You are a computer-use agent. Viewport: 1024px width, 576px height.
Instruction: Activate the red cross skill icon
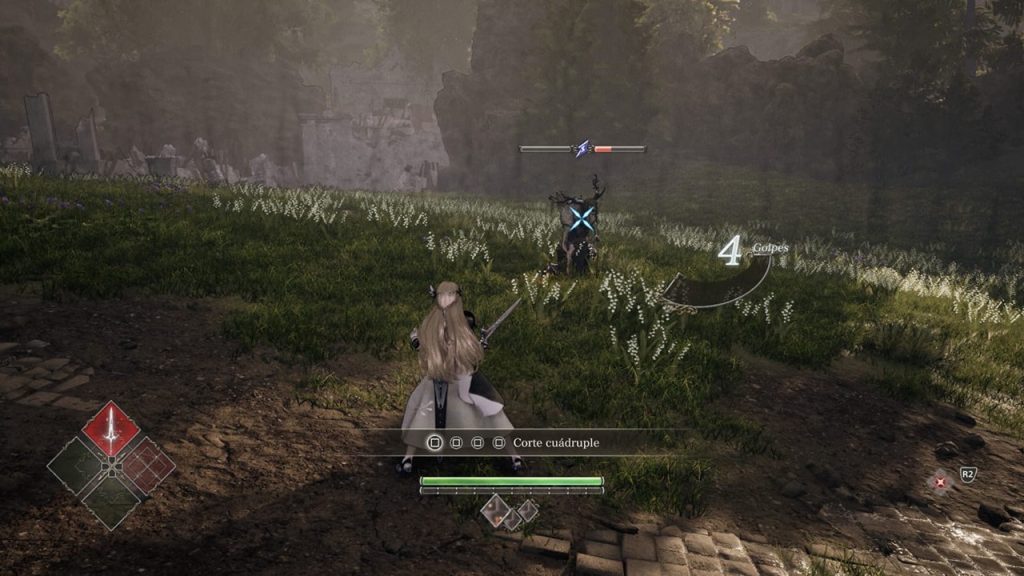pos(940,482)
